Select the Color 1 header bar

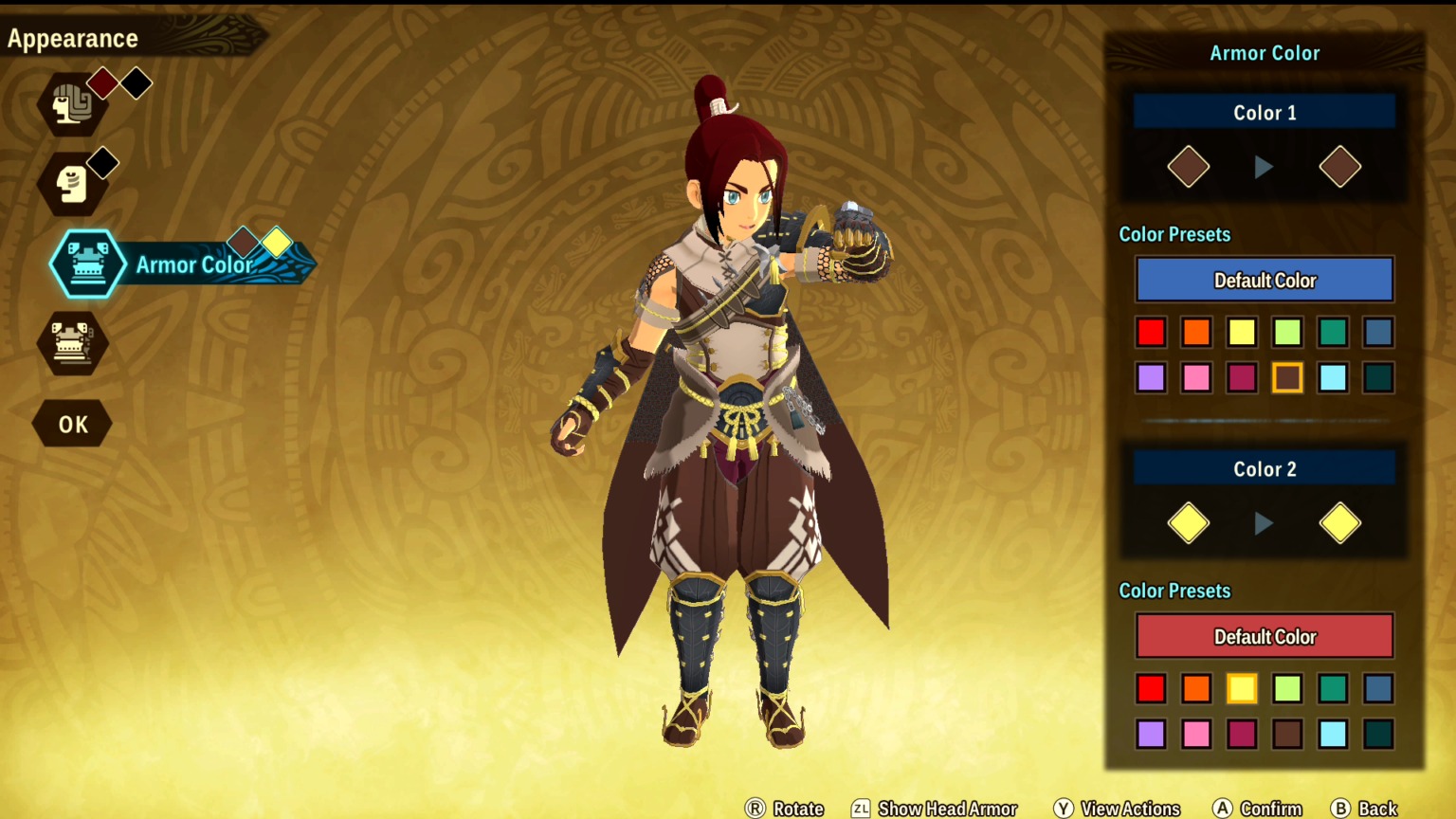click(1264, 112)
